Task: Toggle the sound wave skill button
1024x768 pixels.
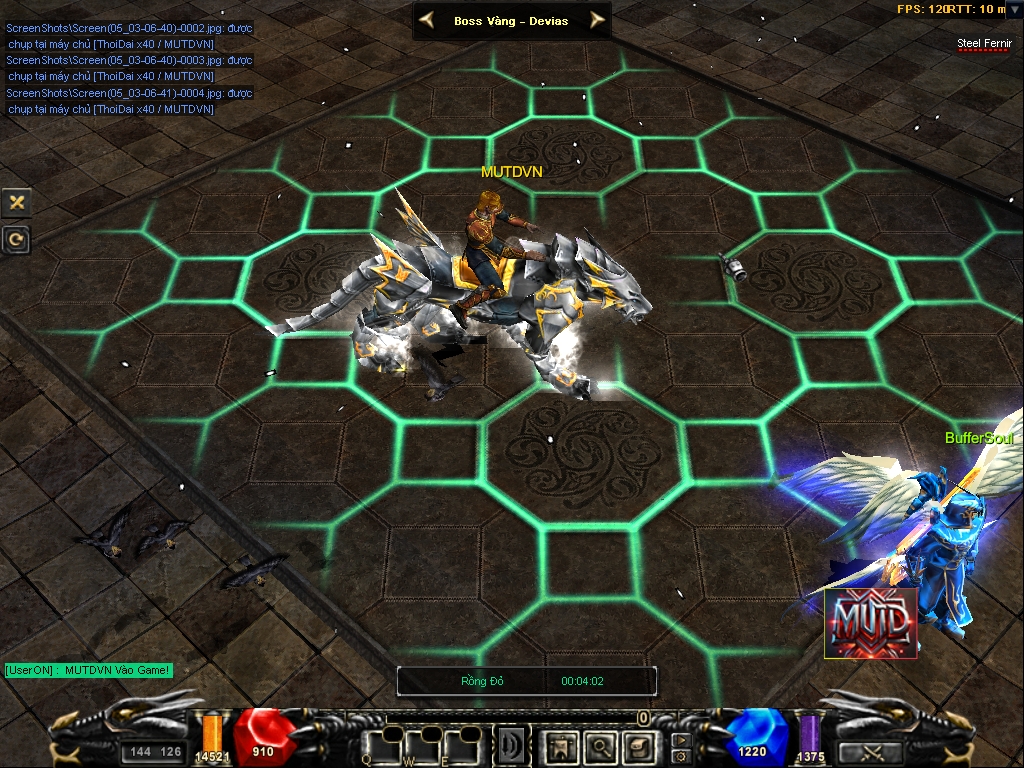Action: coord(511,746)
